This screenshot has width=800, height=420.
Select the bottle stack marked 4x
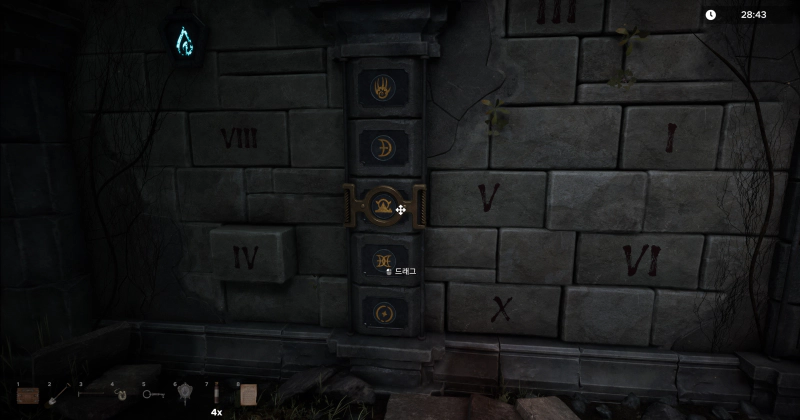coord(216,395)
